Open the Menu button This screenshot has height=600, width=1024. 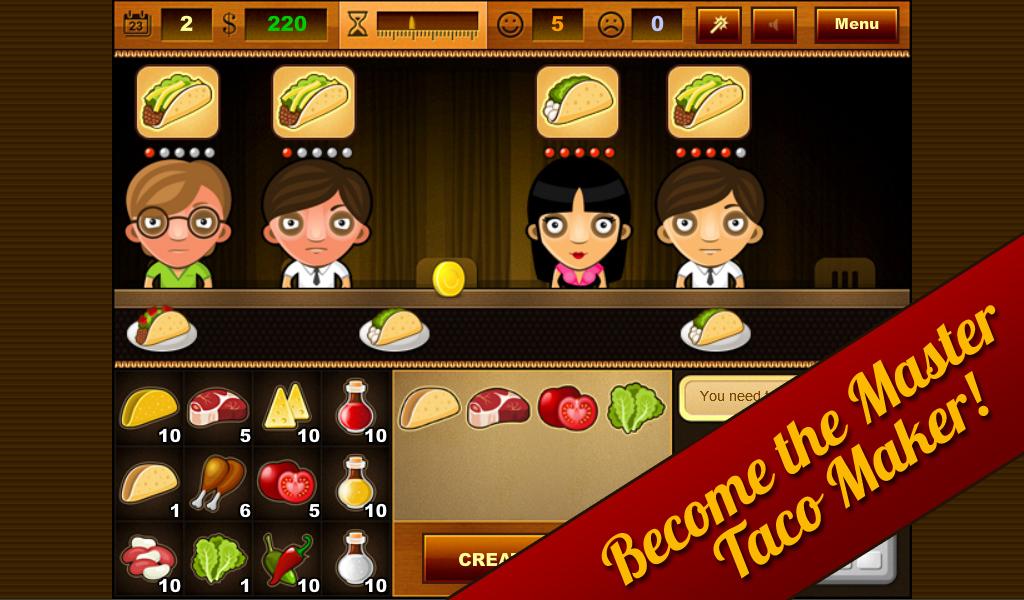click(x=856, y=24)
